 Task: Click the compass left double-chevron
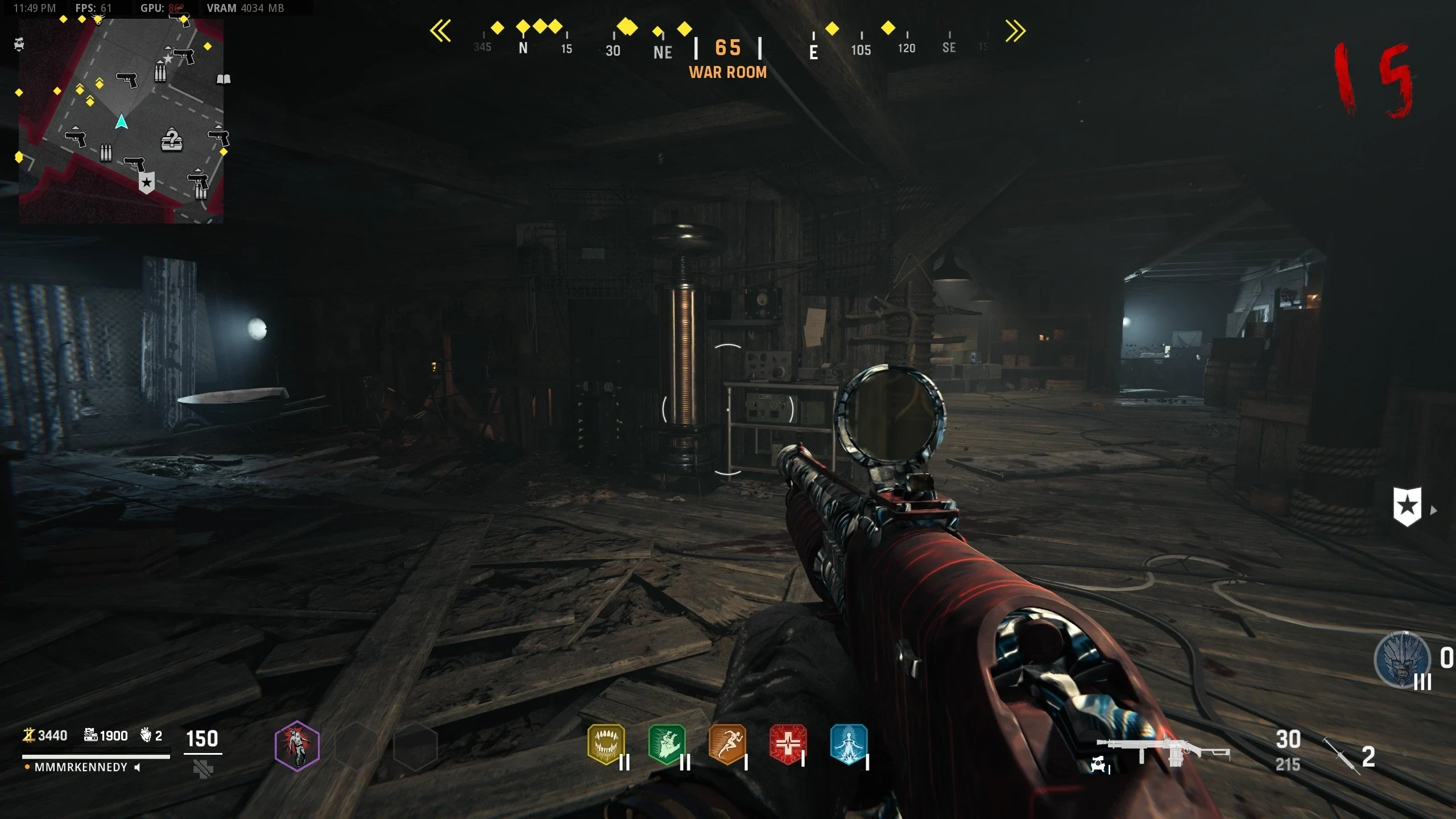[x=441, y=31]
